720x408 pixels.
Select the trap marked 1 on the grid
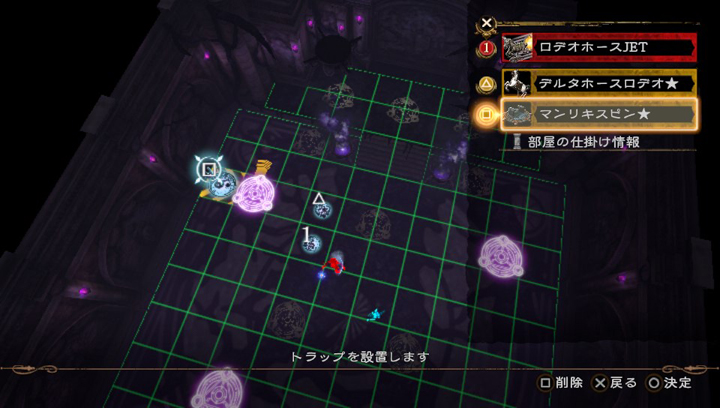(x=311, y=243)
